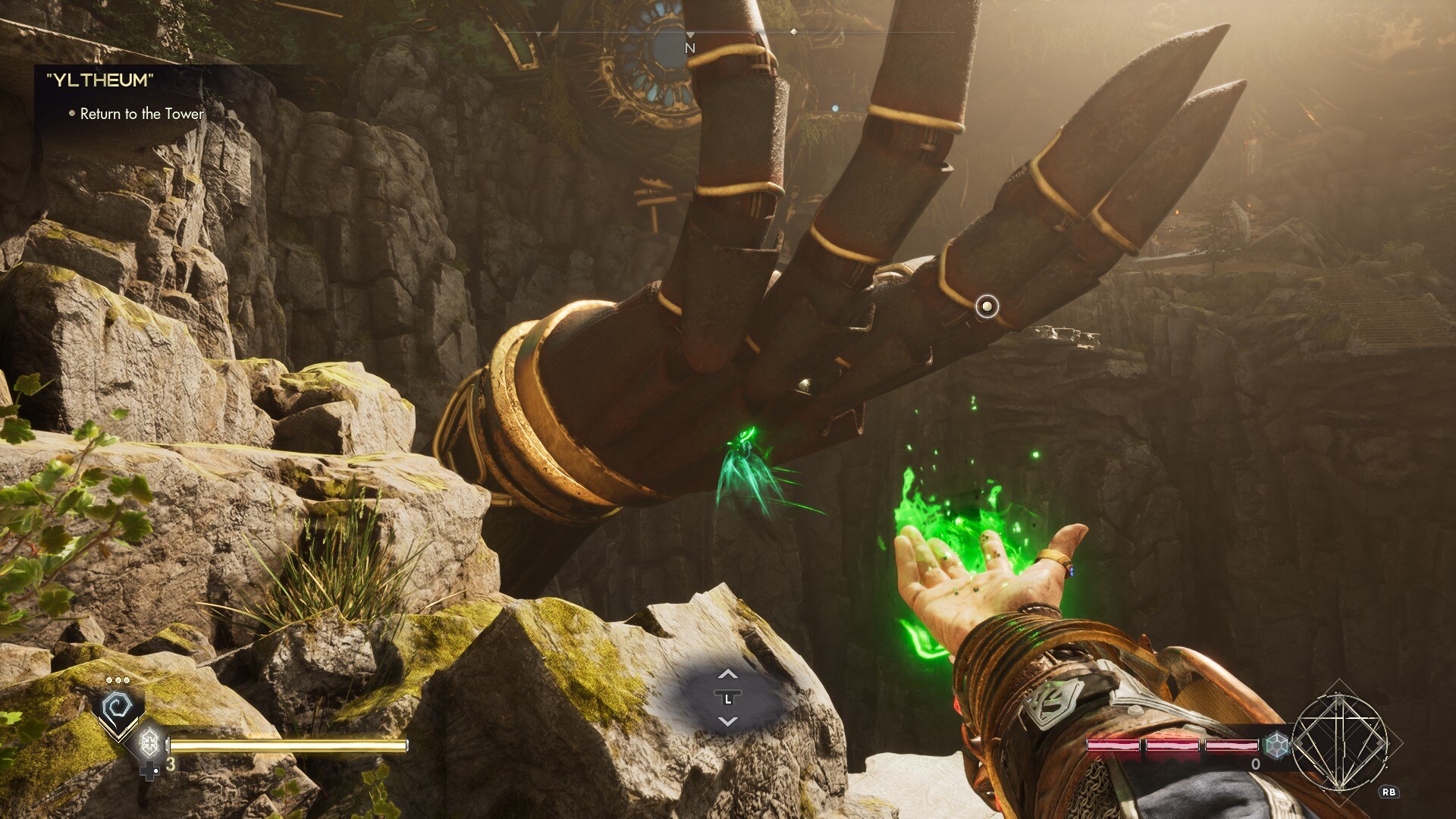
Task: Use the health potion icon
Action: click(x=149, y=742)
